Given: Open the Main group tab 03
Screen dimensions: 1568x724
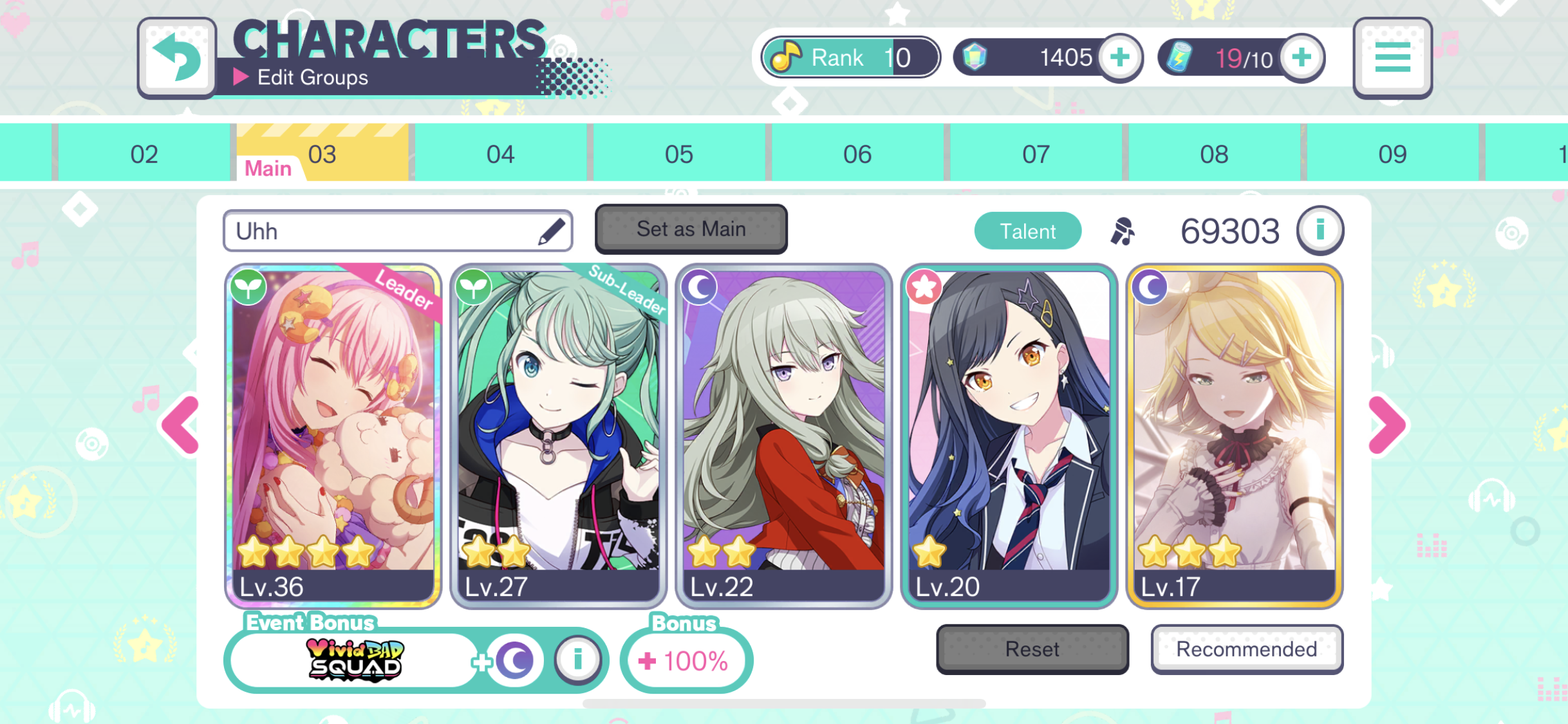Looking at the screenshot, I should click(322, 153).
